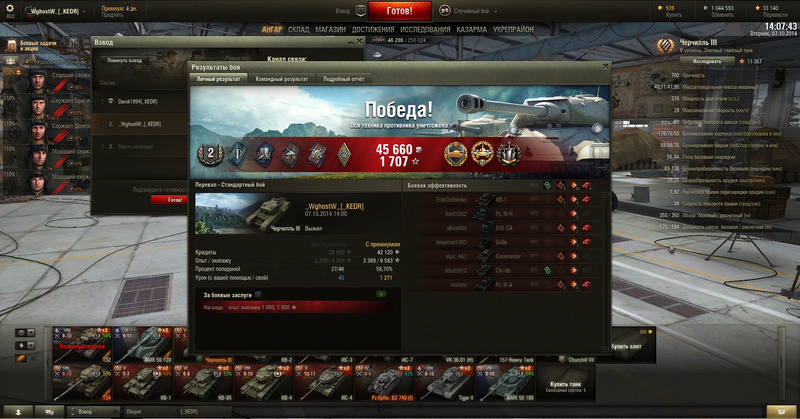Click the red Готов! ready button
The image size is (800, 419).
pyautogui.click(x=399, y=11)
